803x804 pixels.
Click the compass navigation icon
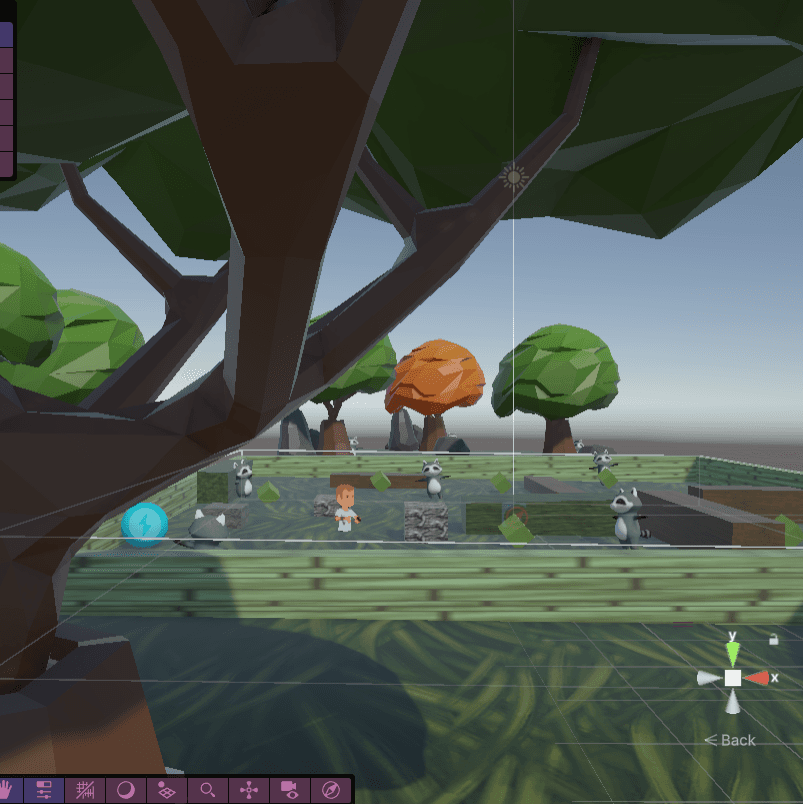(331, 789)
